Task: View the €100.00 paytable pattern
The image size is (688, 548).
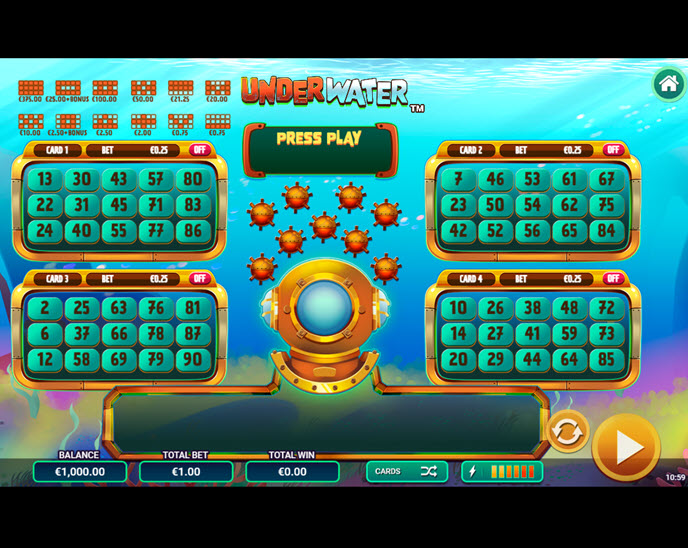Action: pyautogui.click(x=105, y=89)
